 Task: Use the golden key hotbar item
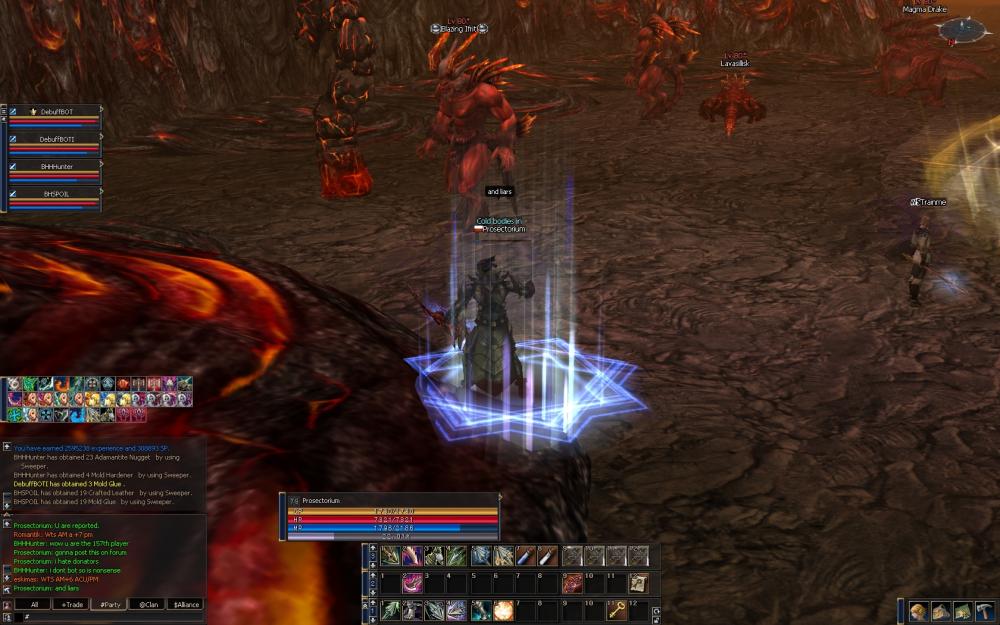pyautogui.click(x=619, y=610)
